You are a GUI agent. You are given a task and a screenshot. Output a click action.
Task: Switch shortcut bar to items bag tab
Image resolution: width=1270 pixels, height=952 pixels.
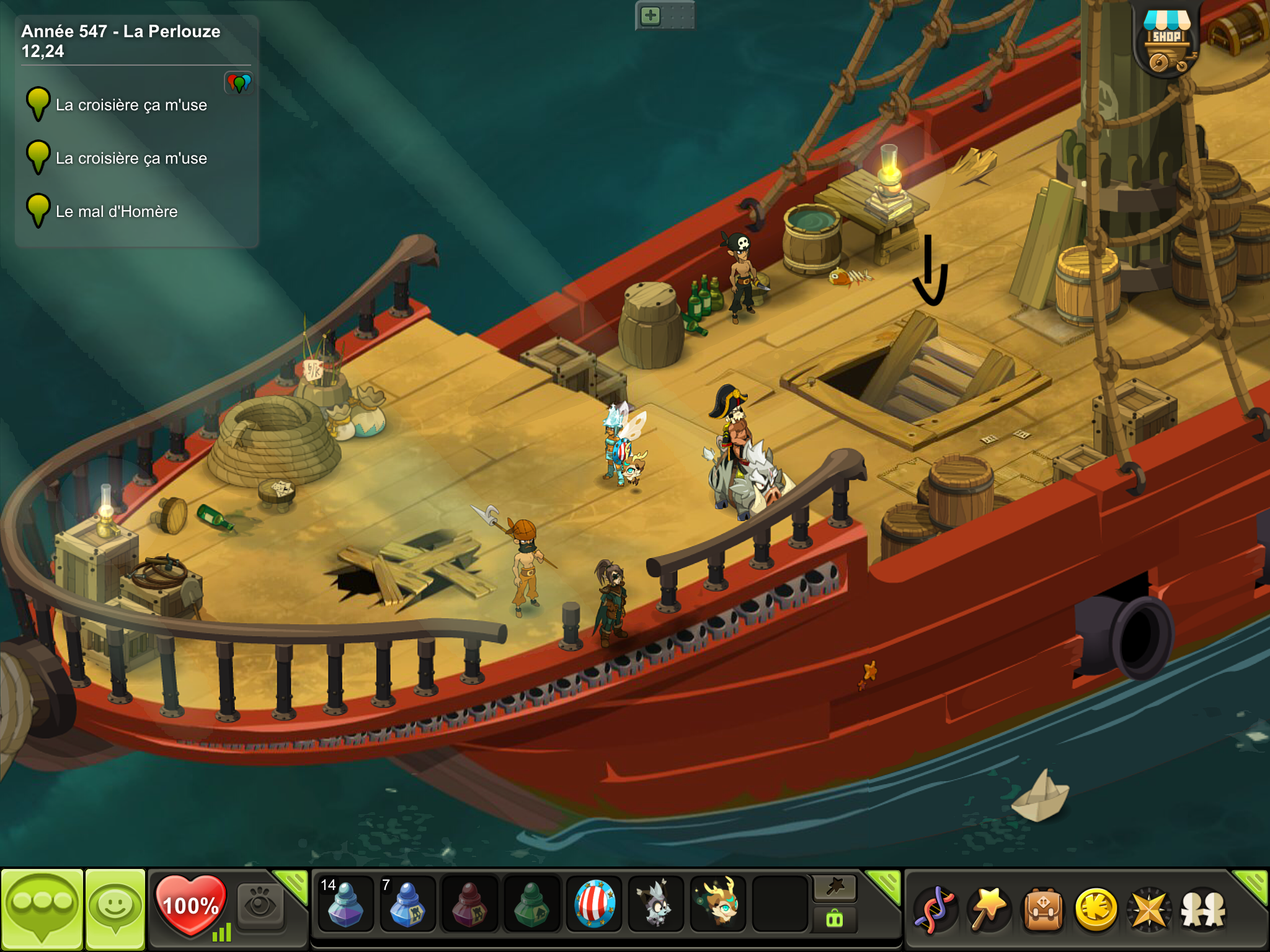tap(835, 919)
